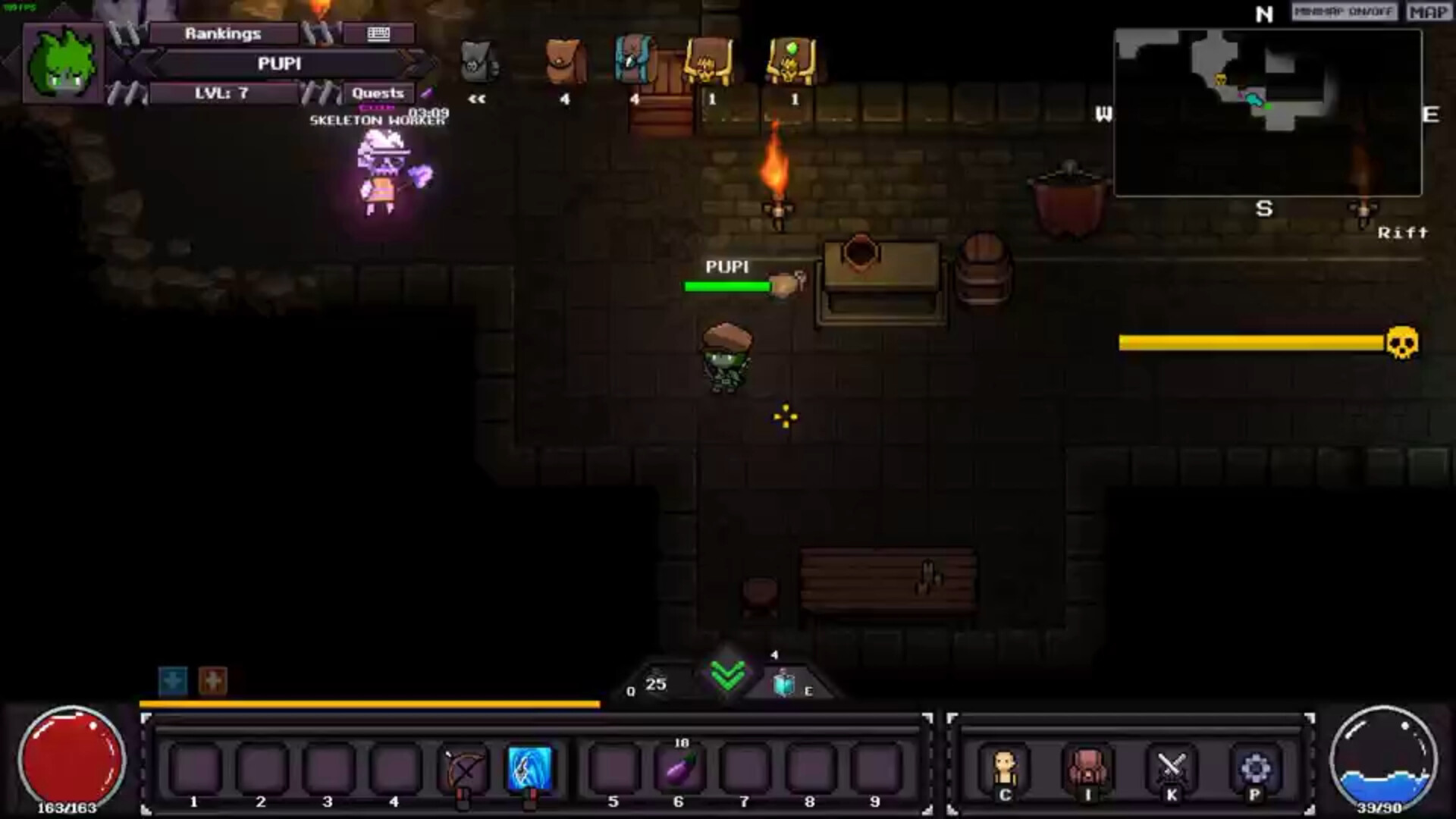Open the keyboard shortcuts icon near Rankings

(x=378, y=33)
